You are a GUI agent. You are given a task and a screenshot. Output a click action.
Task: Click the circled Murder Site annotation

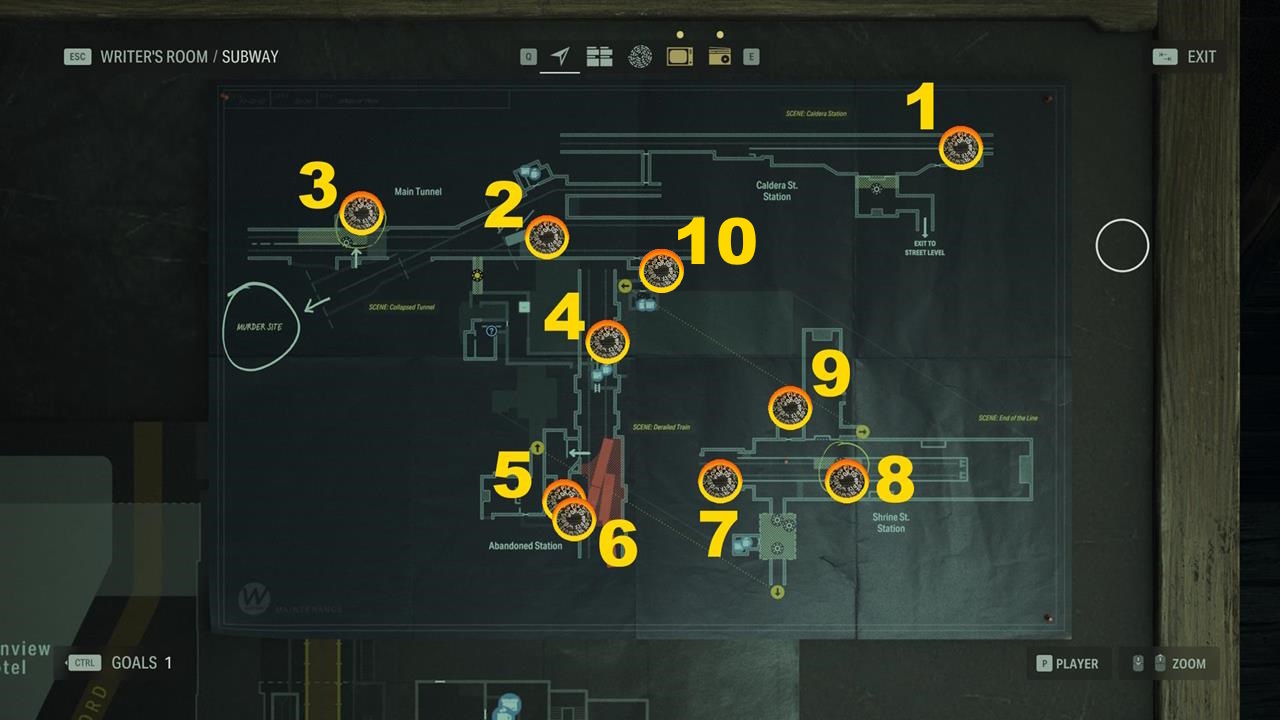click(262, 327)
